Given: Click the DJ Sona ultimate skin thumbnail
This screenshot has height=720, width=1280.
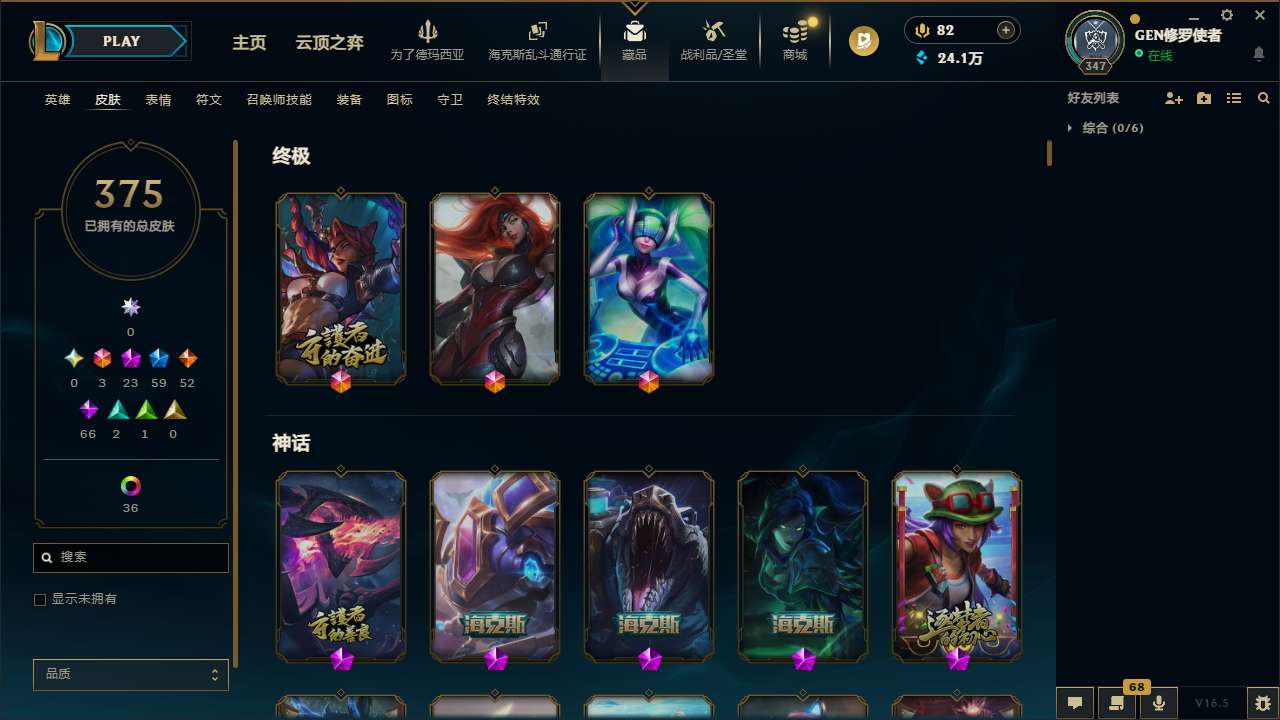Looking at the screenshot, I should pyautogui.click(x=648, y=287).
